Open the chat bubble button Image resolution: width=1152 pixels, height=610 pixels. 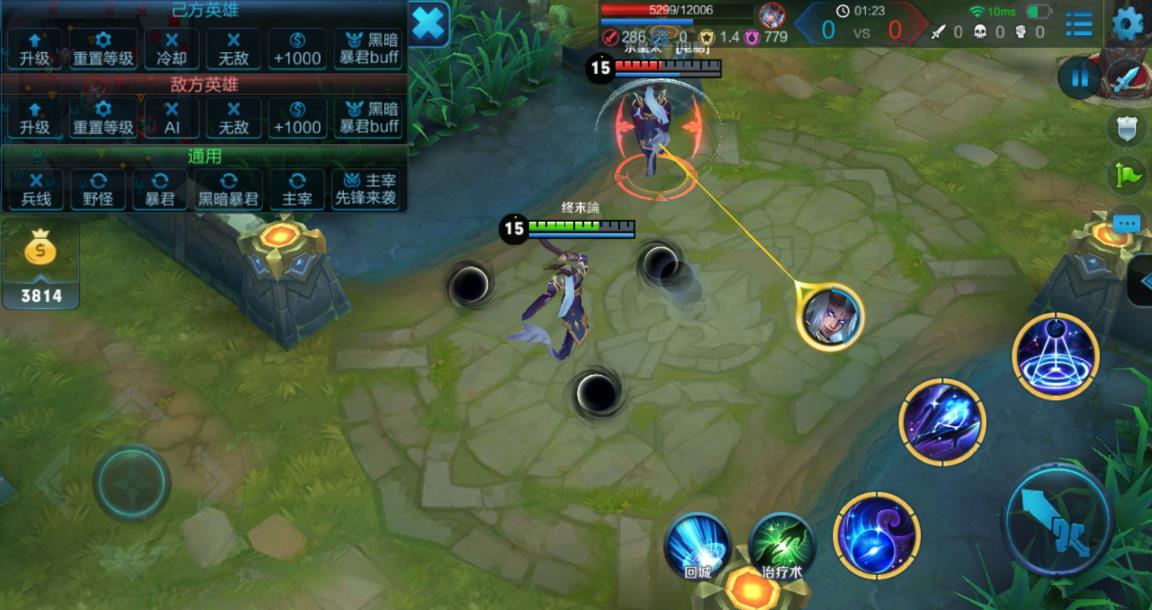(x=1127, y=224)
